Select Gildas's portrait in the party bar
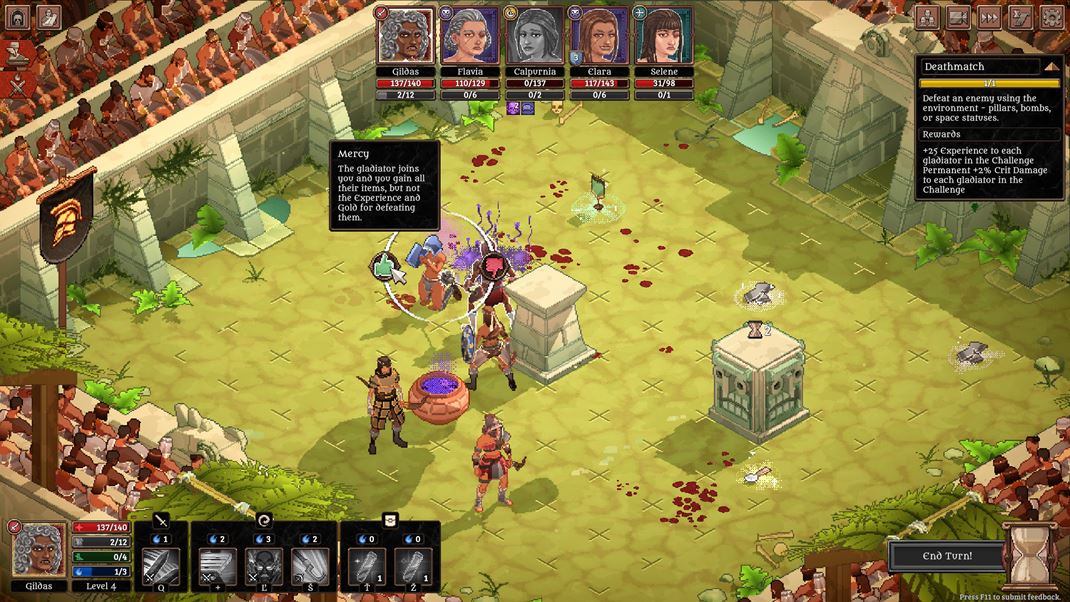Image resolution: width=1070 pixels, height=602 pixels. (406, 36)
